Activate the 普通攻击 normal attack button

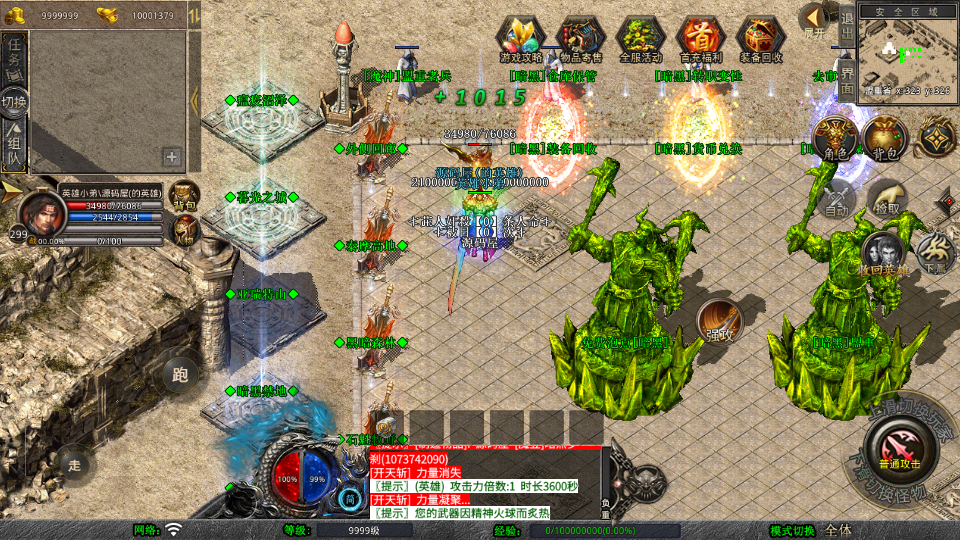901,446
